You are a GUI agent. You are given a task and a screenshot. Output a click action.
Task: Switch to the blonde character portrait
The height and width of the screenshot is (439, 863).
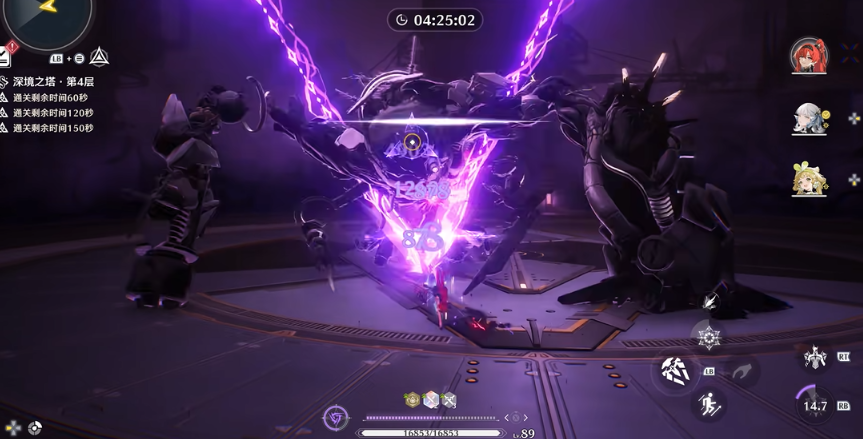808,179
